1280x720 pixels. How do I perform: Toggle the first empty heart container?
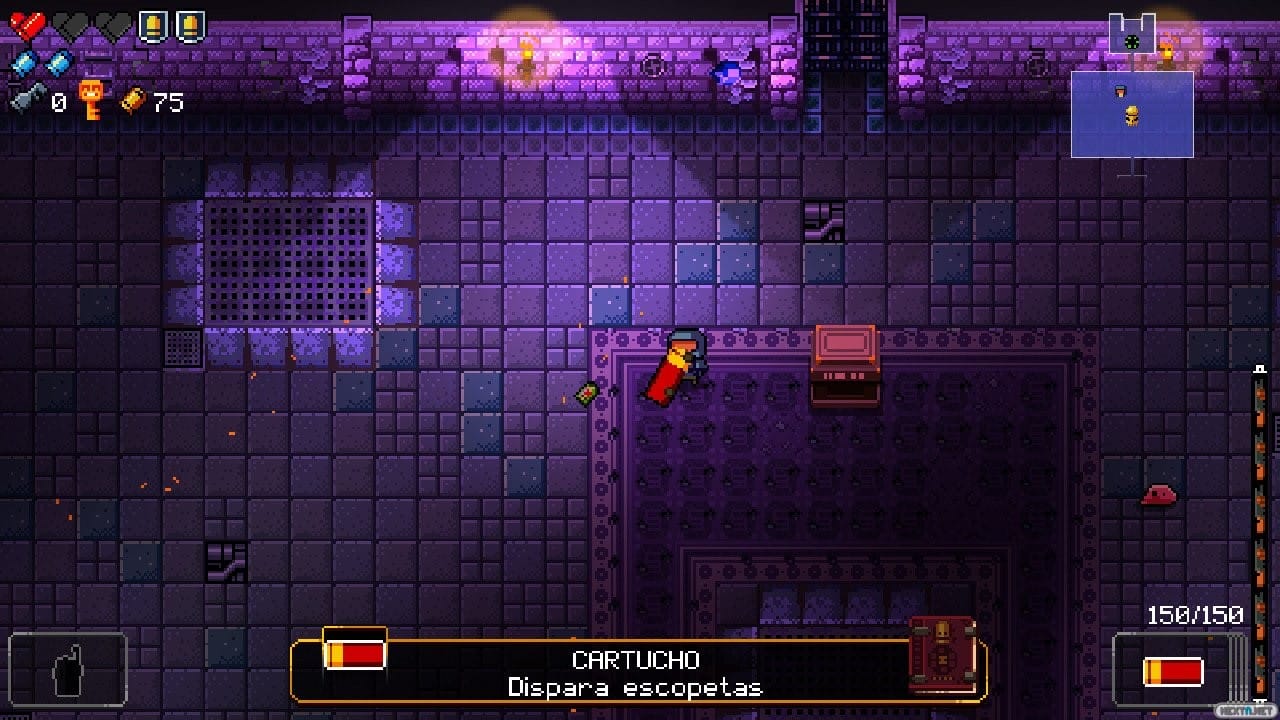point(67,23)
